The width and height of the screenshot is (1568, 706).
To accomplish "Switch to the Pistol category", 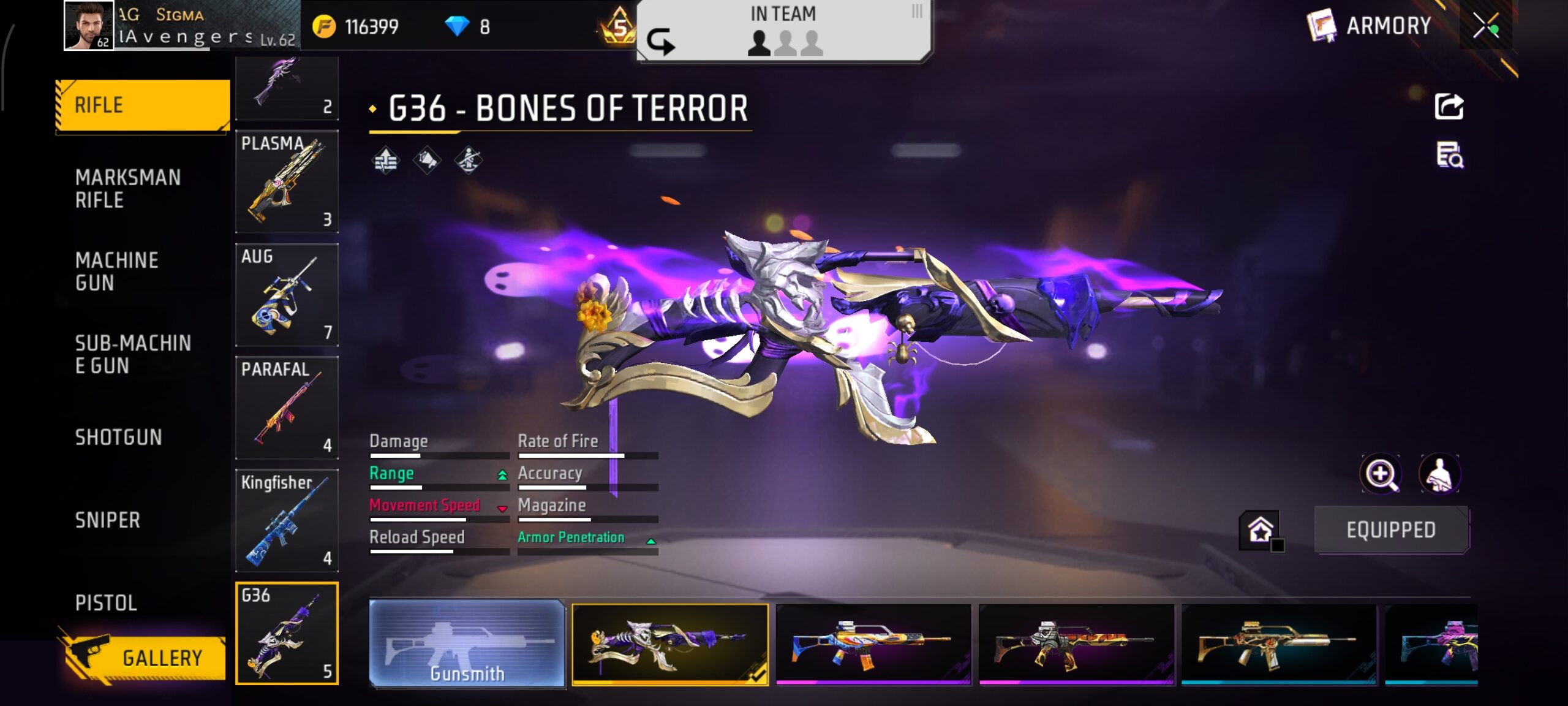I will [x=106, y=602].
